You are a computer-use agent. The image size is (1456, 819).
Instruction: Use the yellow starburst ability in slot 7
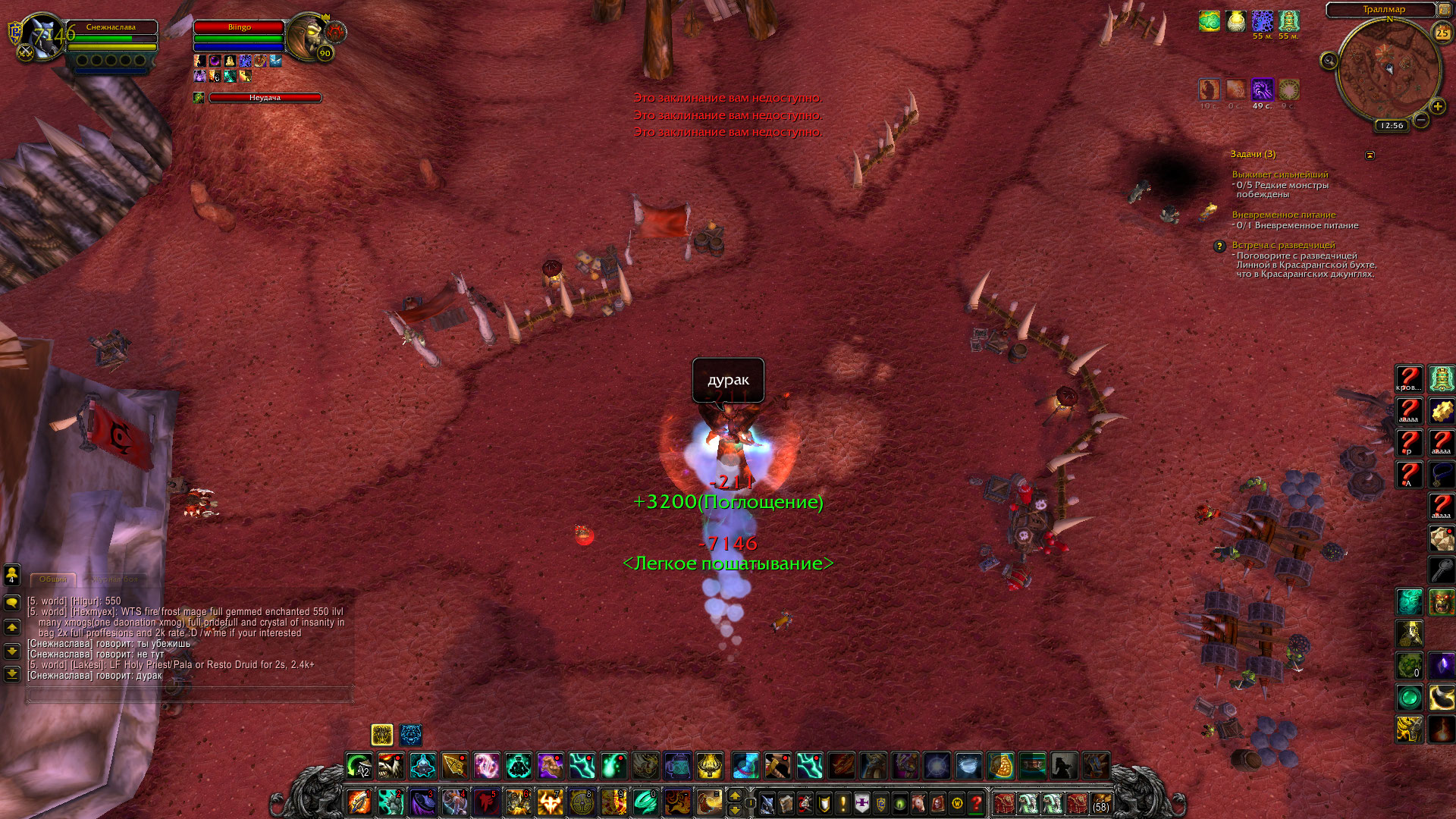pyautogui.click(x=550, y=802)
